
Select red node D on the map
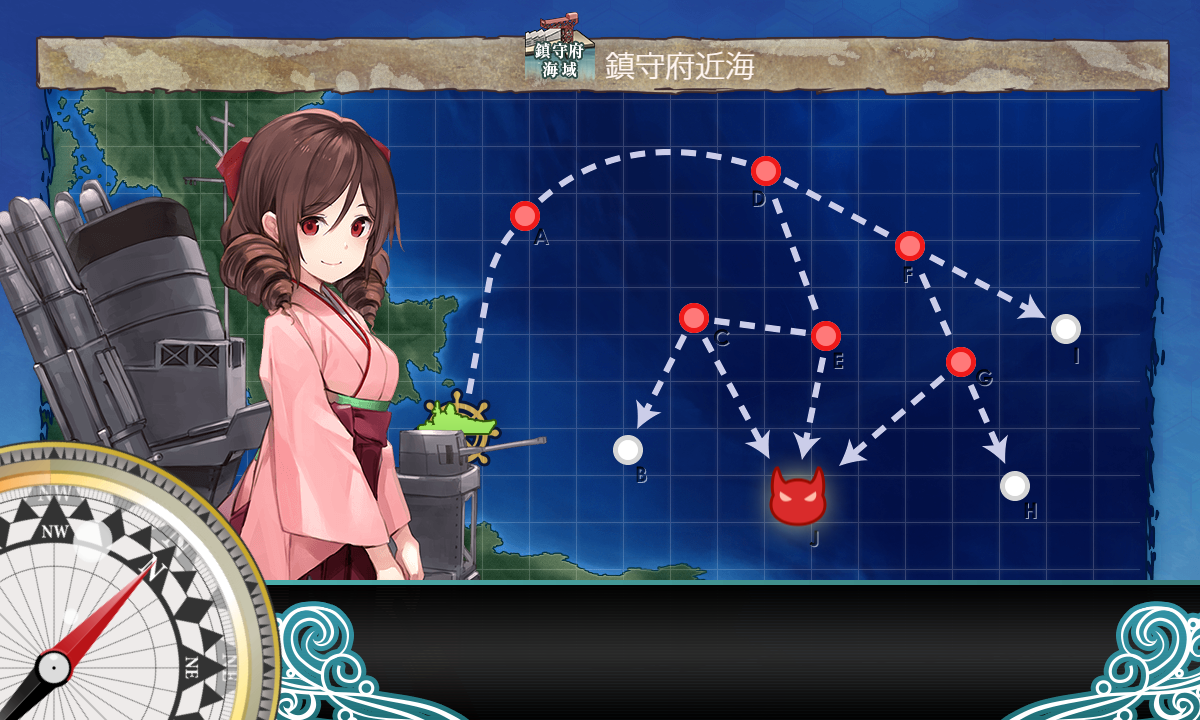(x=766, y=171)
